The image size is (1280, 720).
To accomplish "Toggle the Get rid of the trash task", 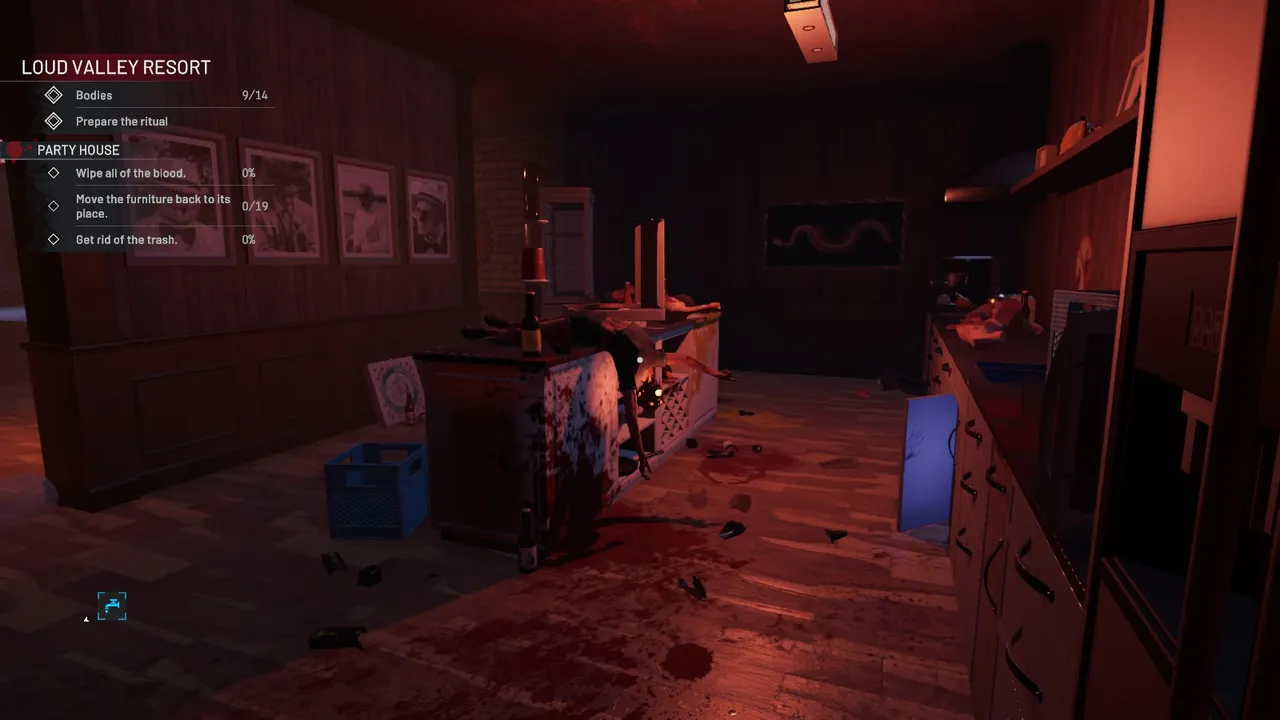I will coord(125,239).
